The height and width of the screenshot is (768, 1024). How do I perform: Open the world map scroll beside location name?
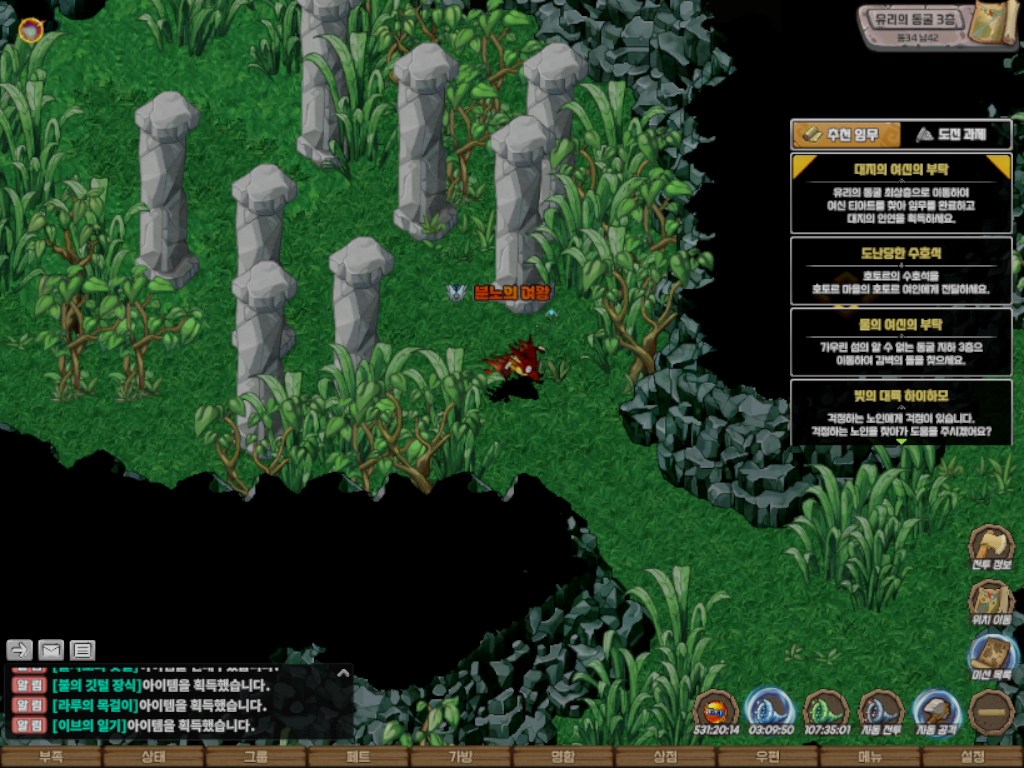pos(997,23)
